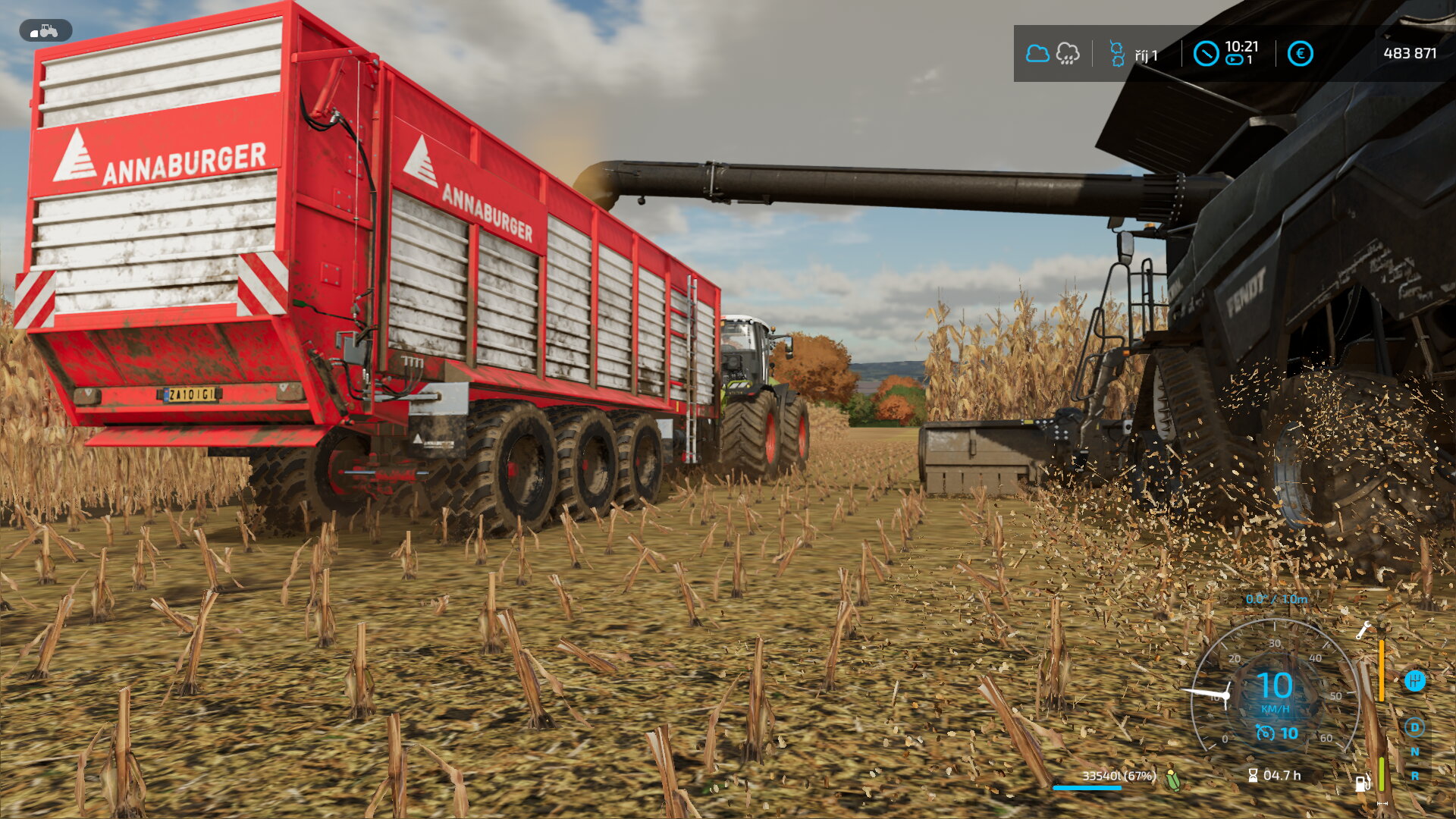Click the corn cob fill-type icon
Viewport: 1456px width, 819px height.
pos(1173,779)
